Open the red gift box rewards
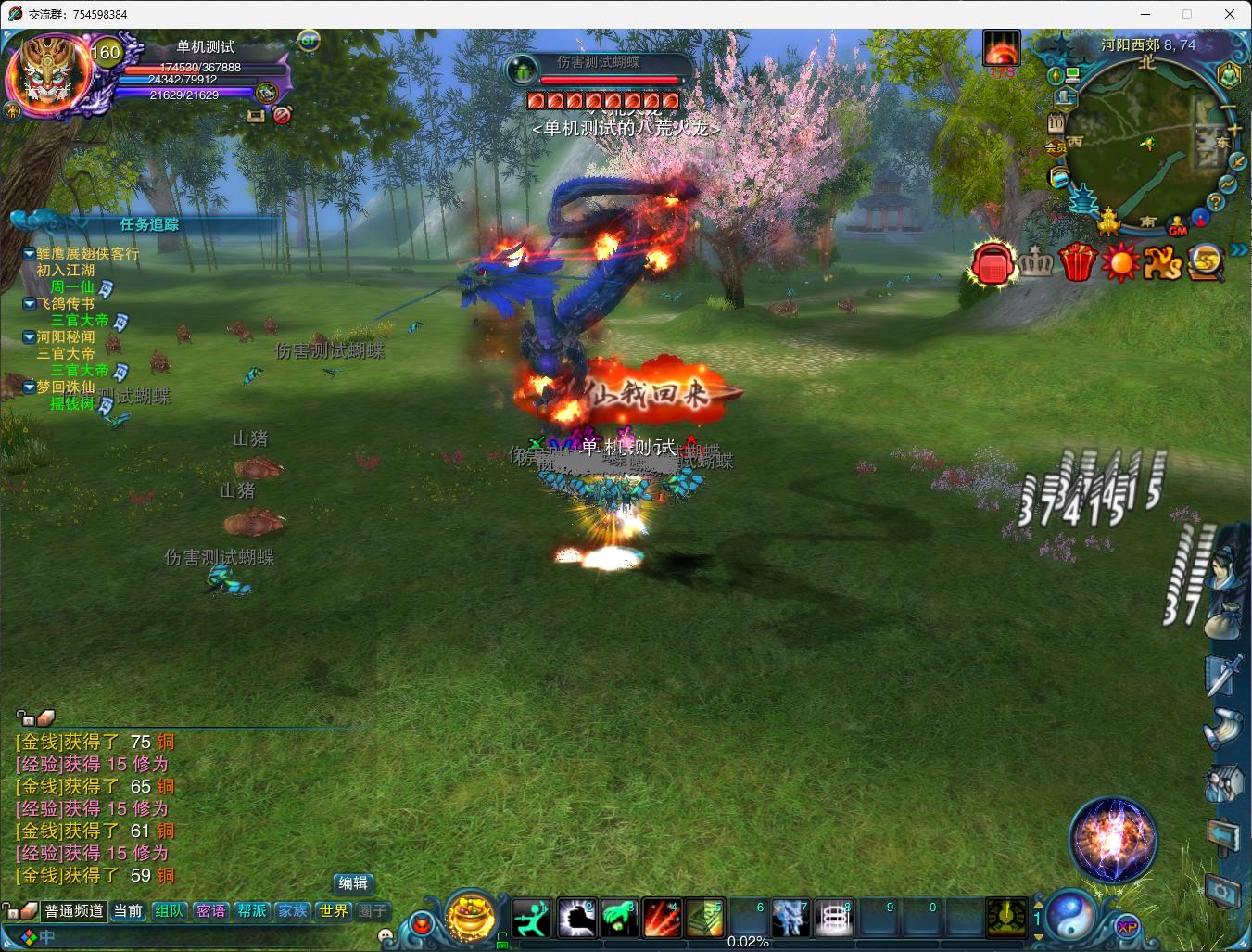The image size is (1252, 952). tap(1077, 262)
